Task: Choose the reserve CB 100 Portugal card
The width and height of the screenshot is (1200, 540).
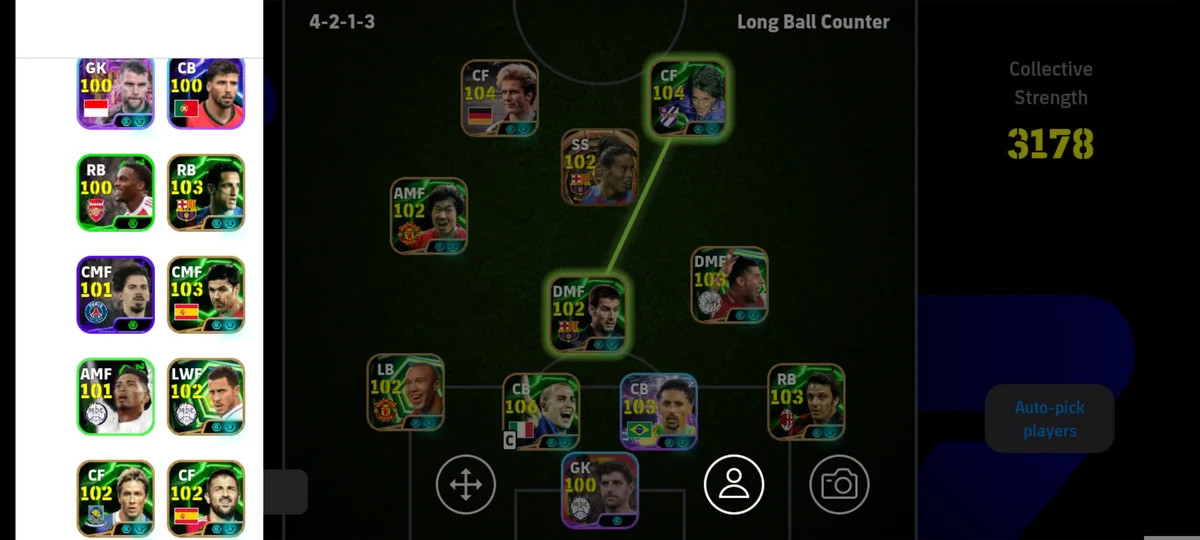Action: [x=206, y=93]
